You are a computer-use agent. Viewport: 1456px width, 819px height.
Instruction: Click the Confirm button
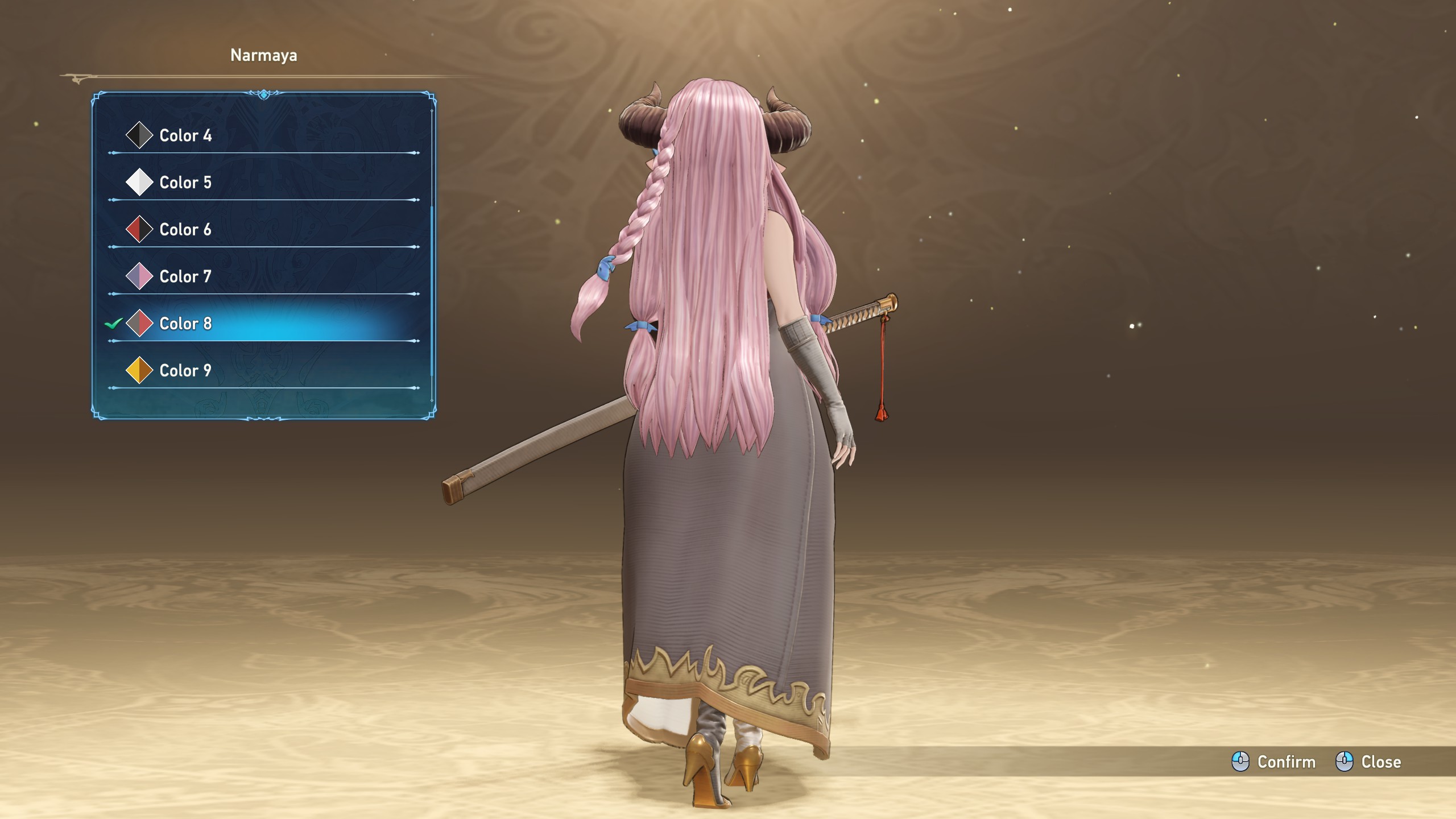pyautogui.click(x=1274, y=762)
